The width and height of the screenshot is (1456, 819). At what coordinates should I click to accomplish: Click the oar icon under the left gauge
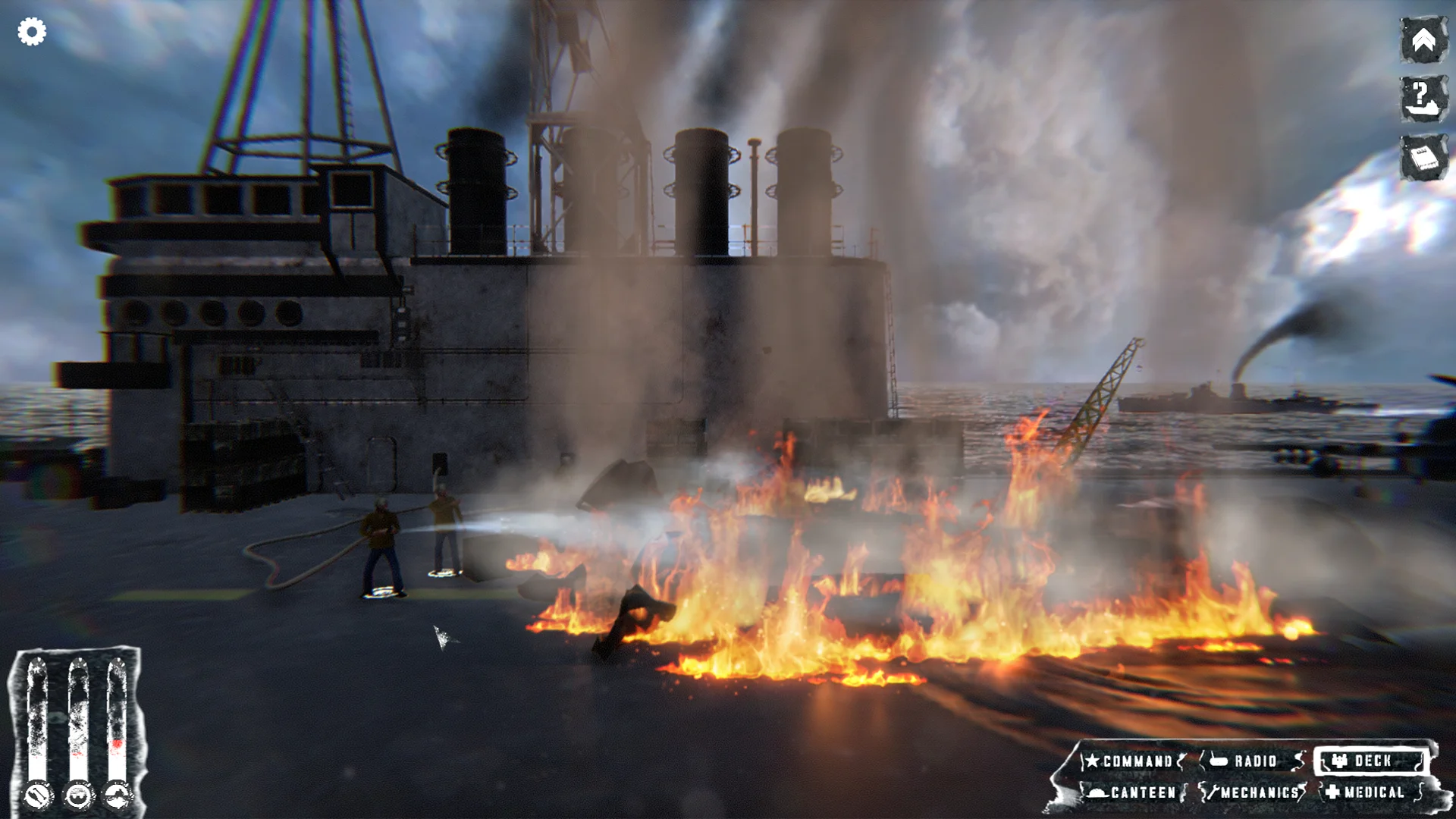37,795
